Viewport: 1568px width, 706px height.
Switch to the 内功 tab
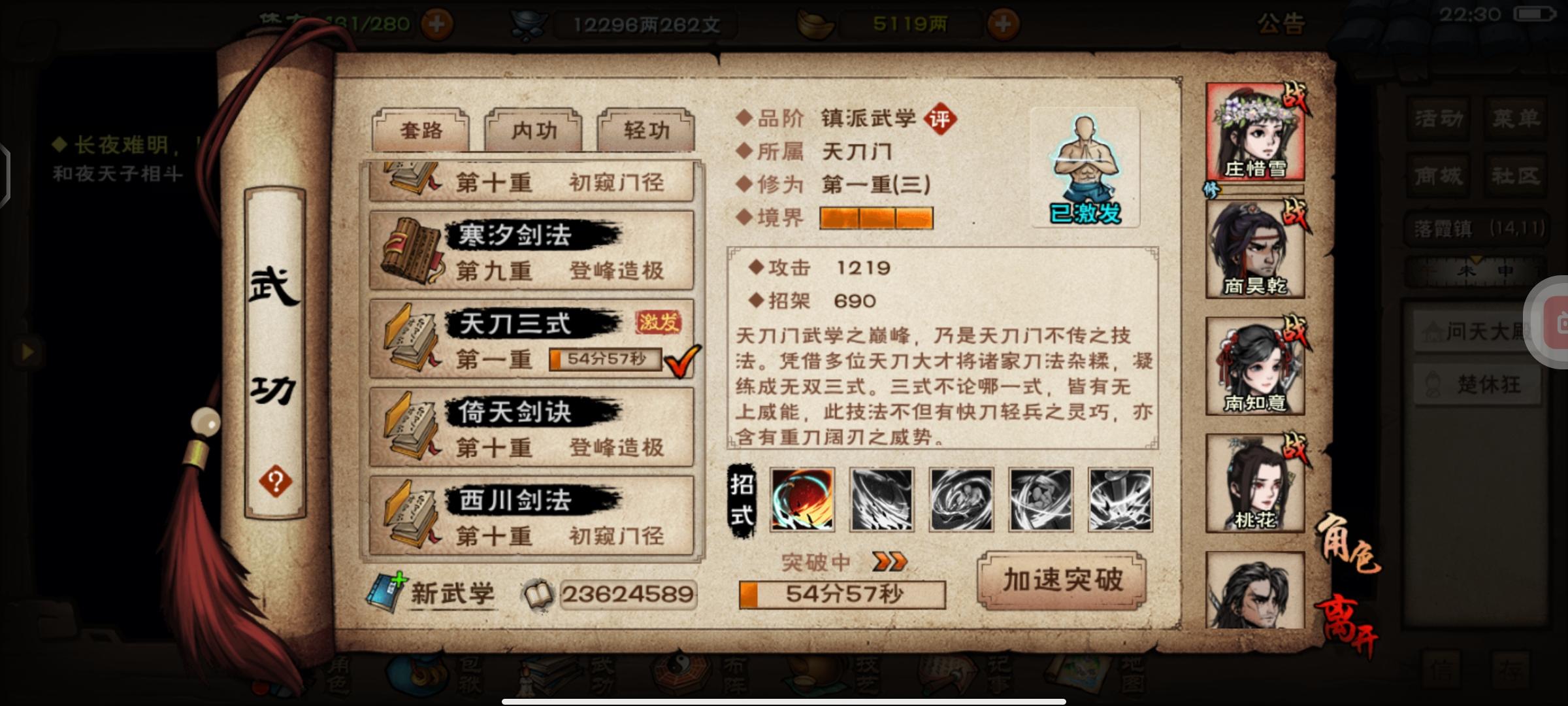(533, 131)
